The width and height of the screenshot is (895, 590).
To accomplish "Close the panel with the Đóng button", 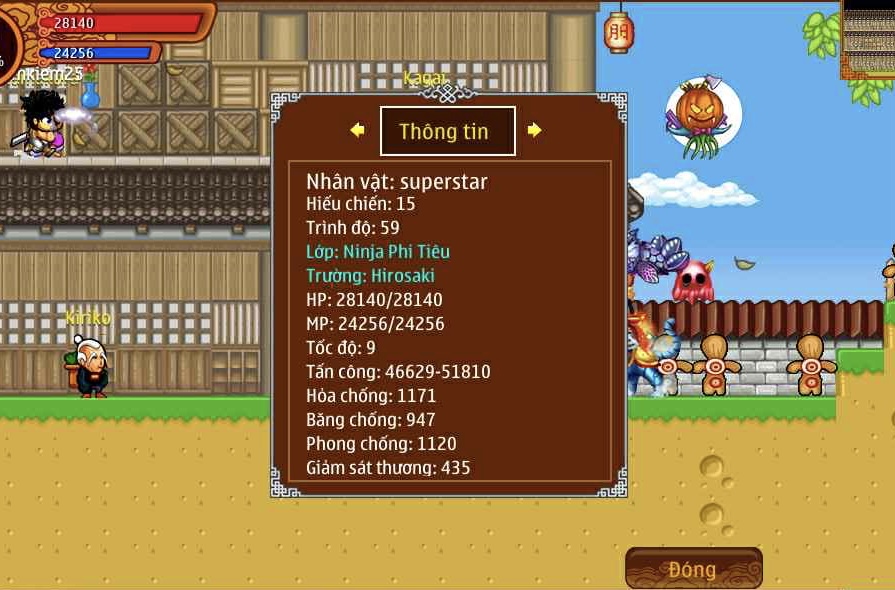I will (x=693, y=569).
